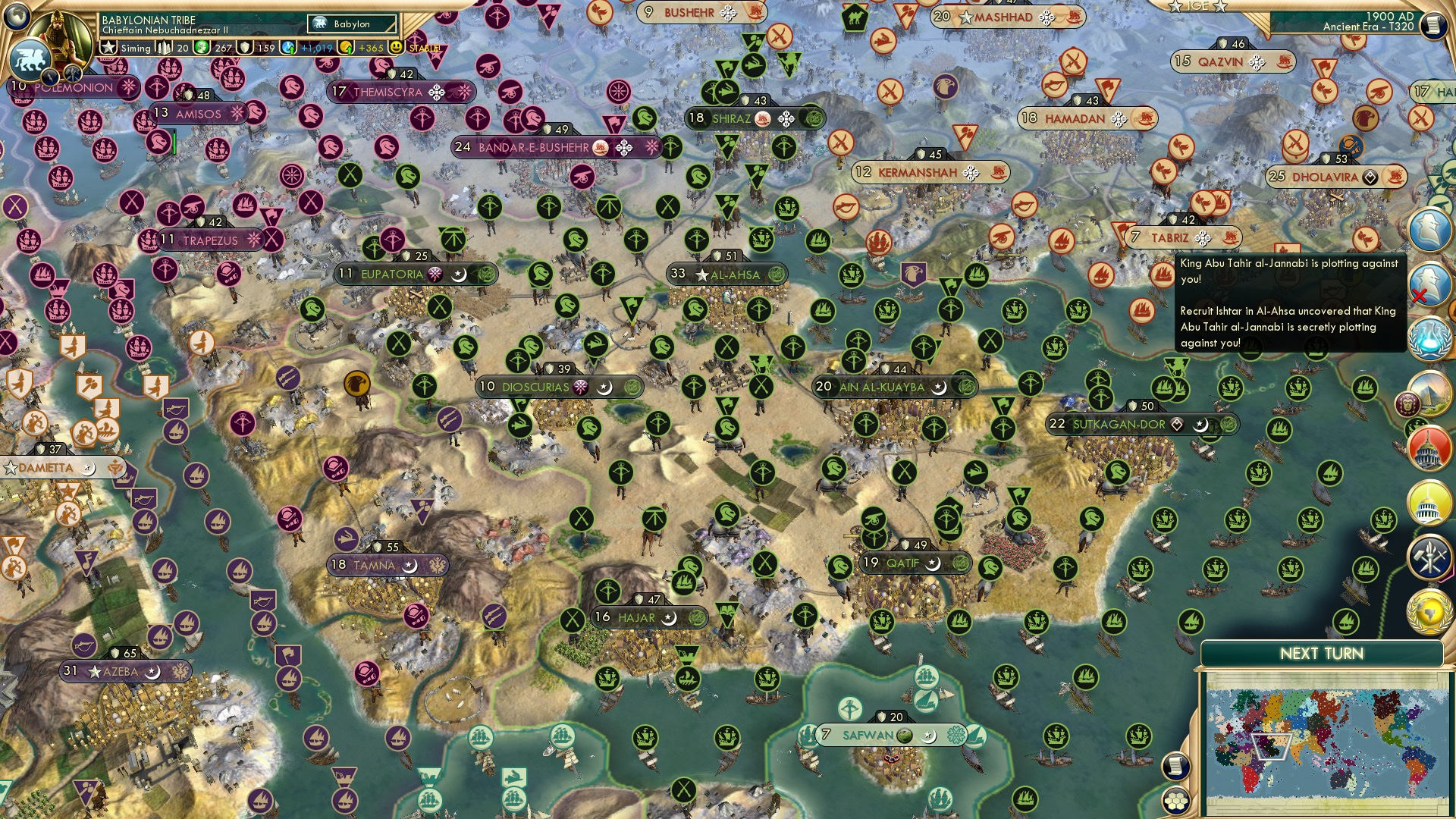Toggle the hexagon overlay icon near minimap
Image resolution: width=1456 pixels, height=819 pixels.
point(1175,802)
